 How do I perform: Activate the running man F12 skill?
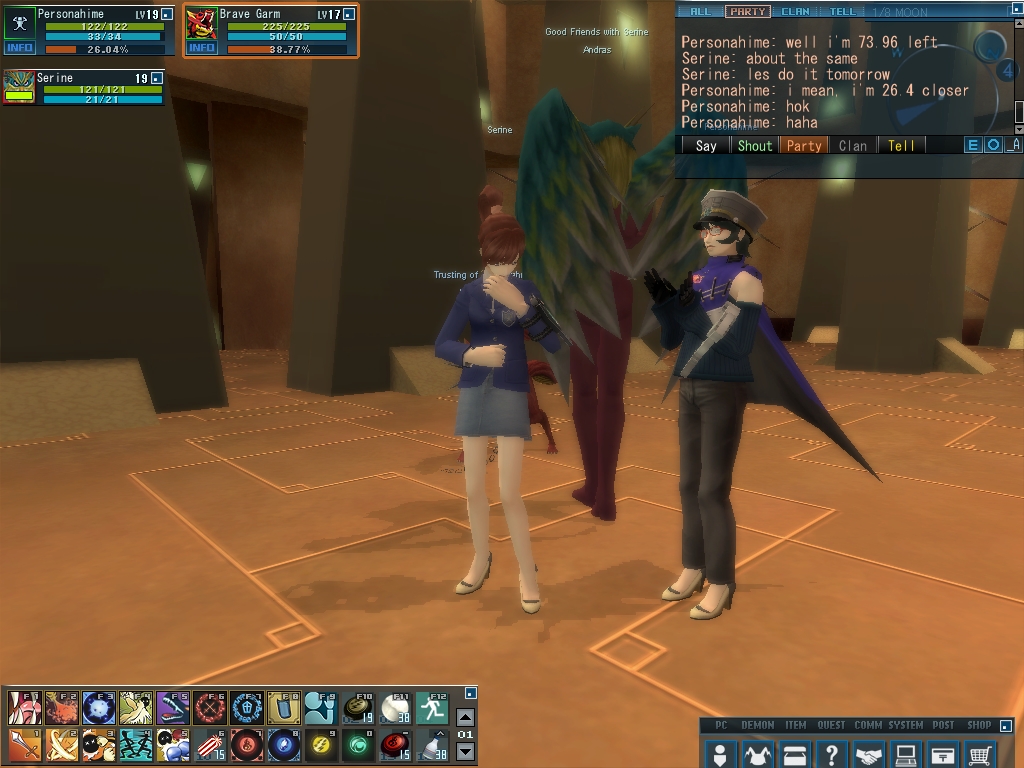pos(432,708)
